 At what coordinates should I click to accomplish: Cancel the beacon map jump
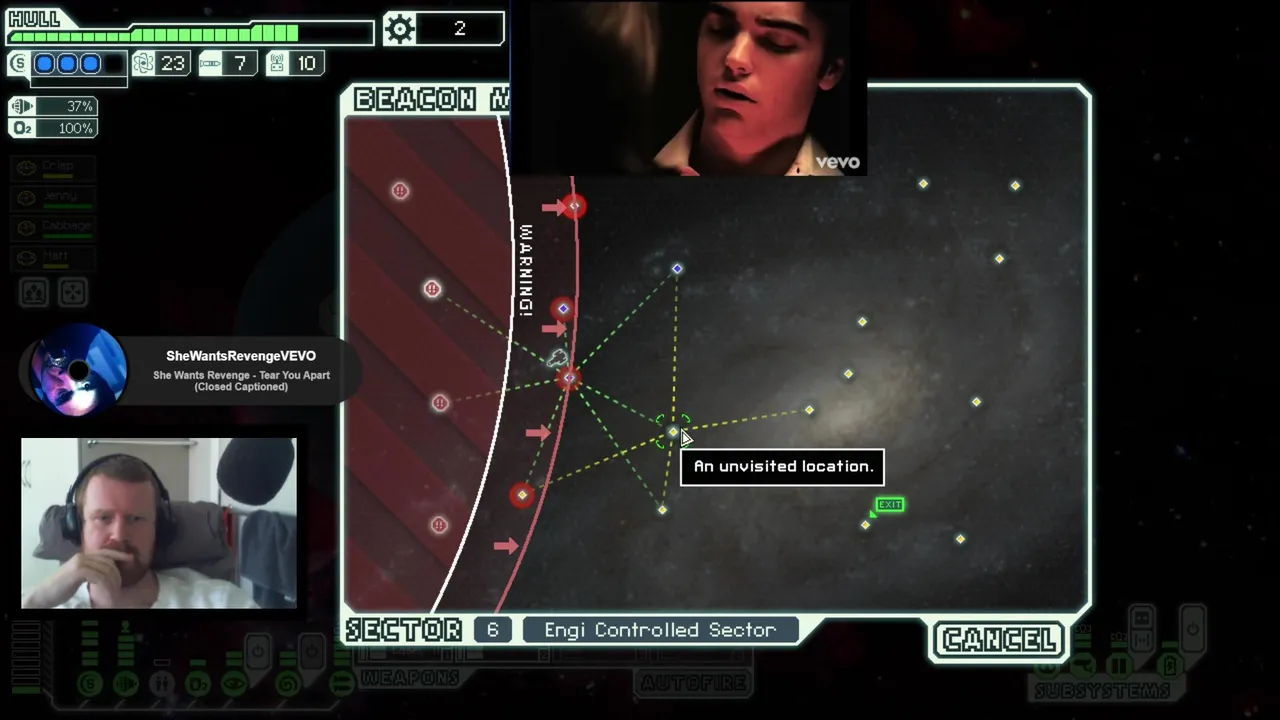(999, 640)
